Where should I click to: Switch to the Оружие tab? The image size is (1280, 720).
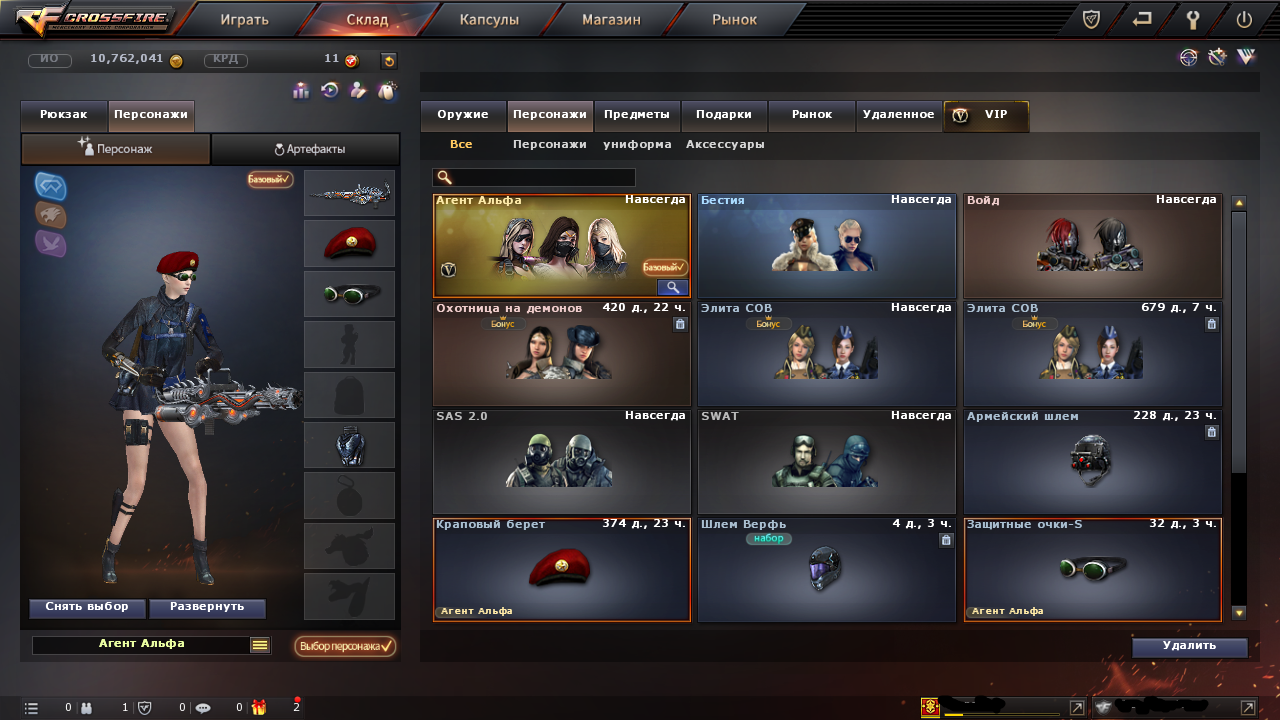point(463,115)
